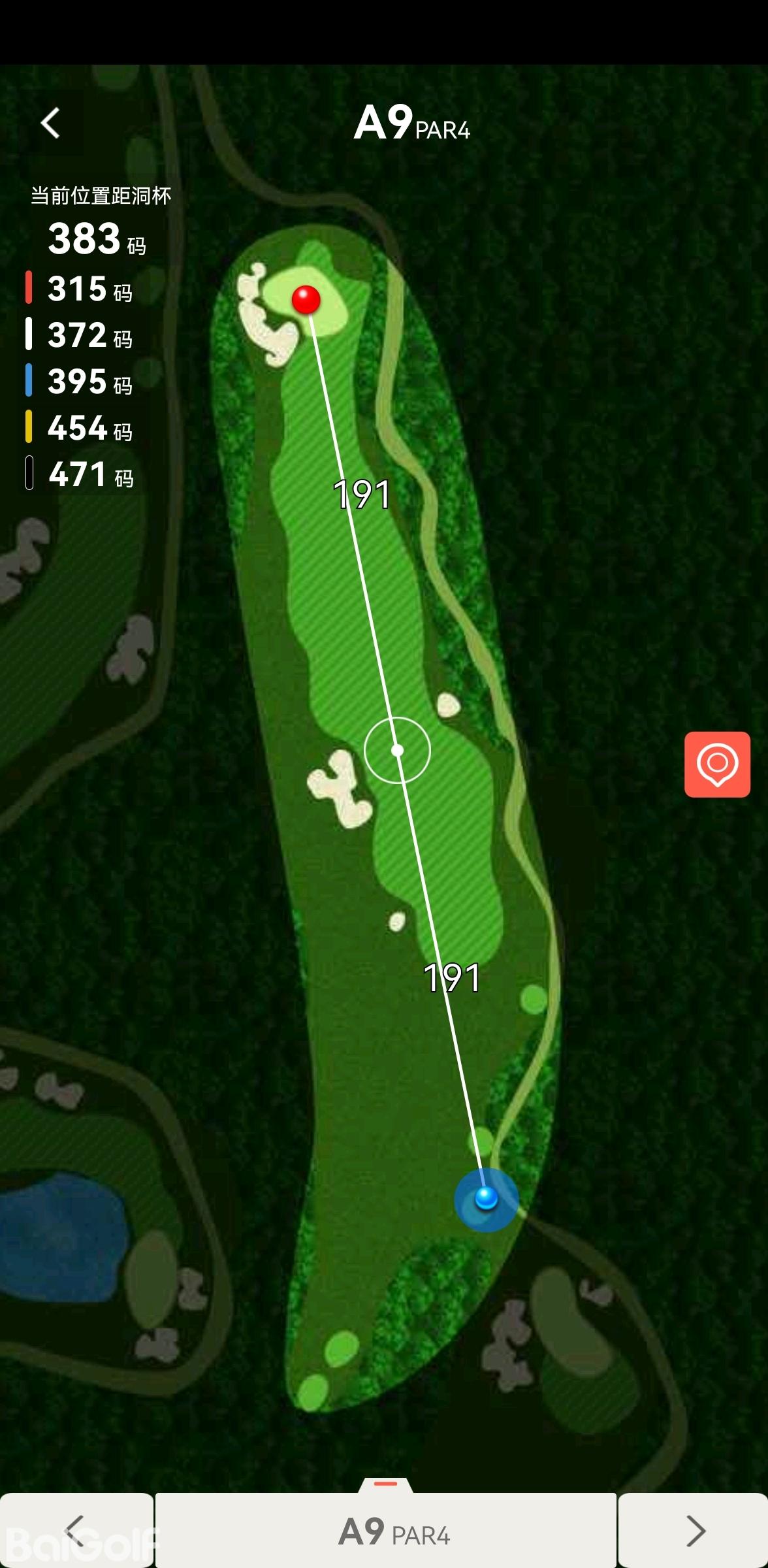
Task: Select the white target circle marker
Action: (x=397, y=750)
